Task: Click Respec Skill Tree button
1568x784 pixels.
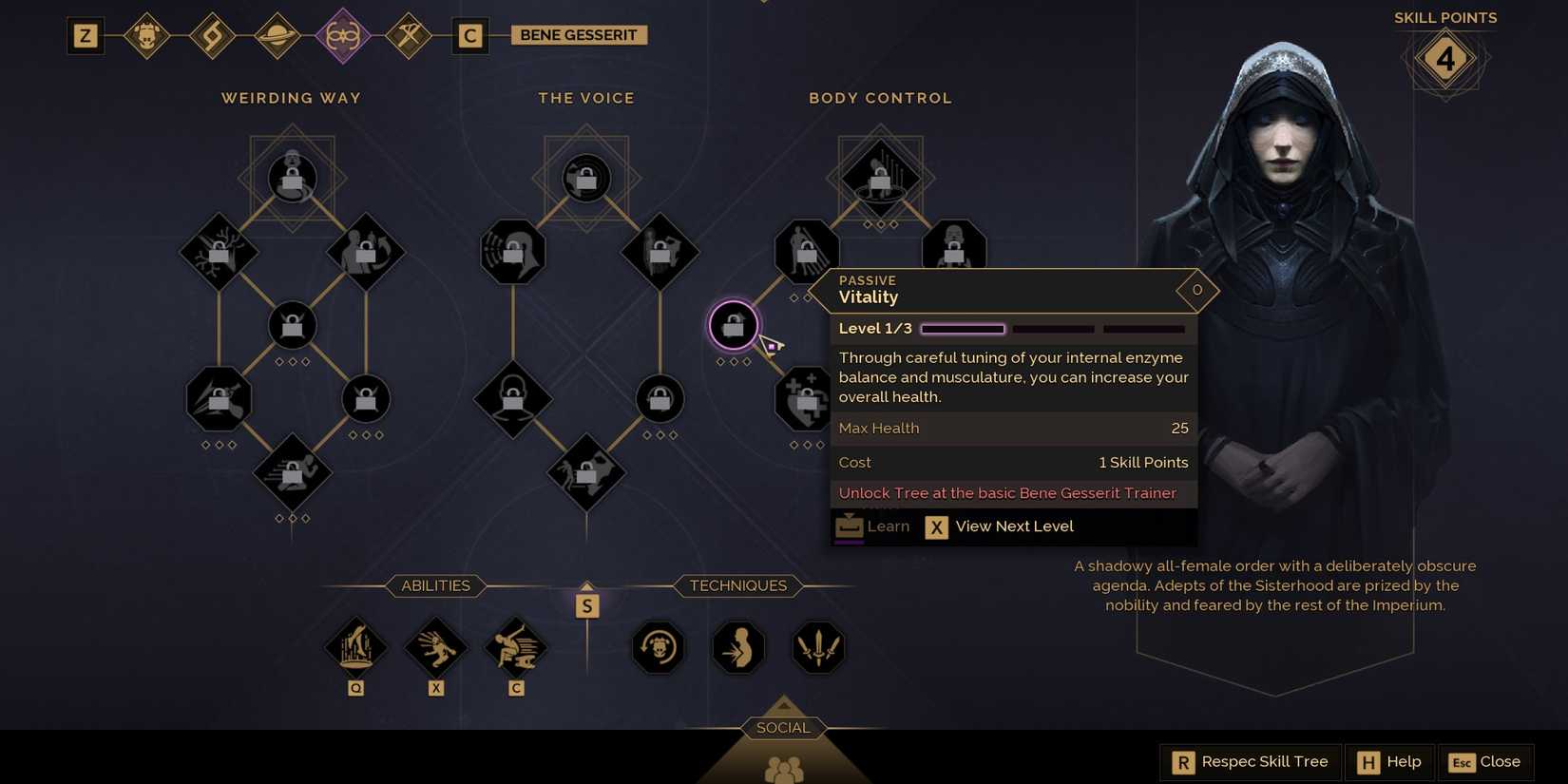Action: coord(1250,761)
